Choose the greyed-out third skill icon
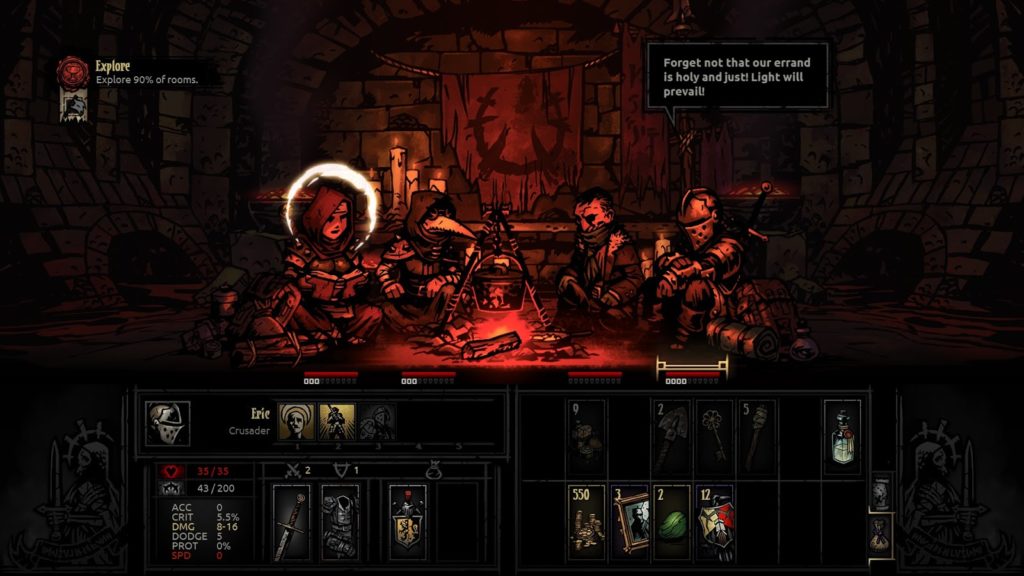The height and width of the screenshot is (576, 1024). (x=376, y=423)
